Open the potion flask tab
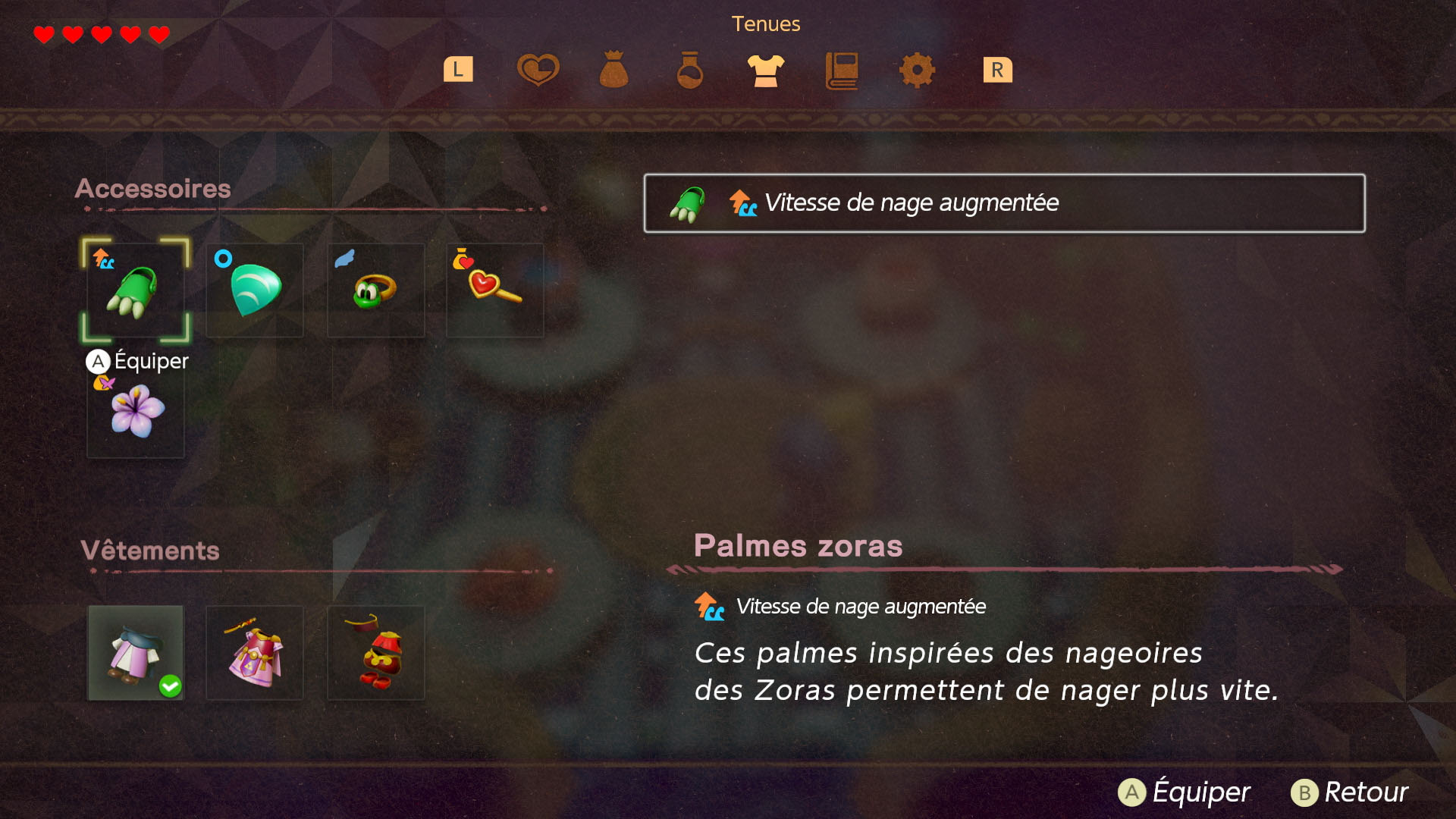The width and height of the screenshot is (1456, 819). [x=689, y=71]
